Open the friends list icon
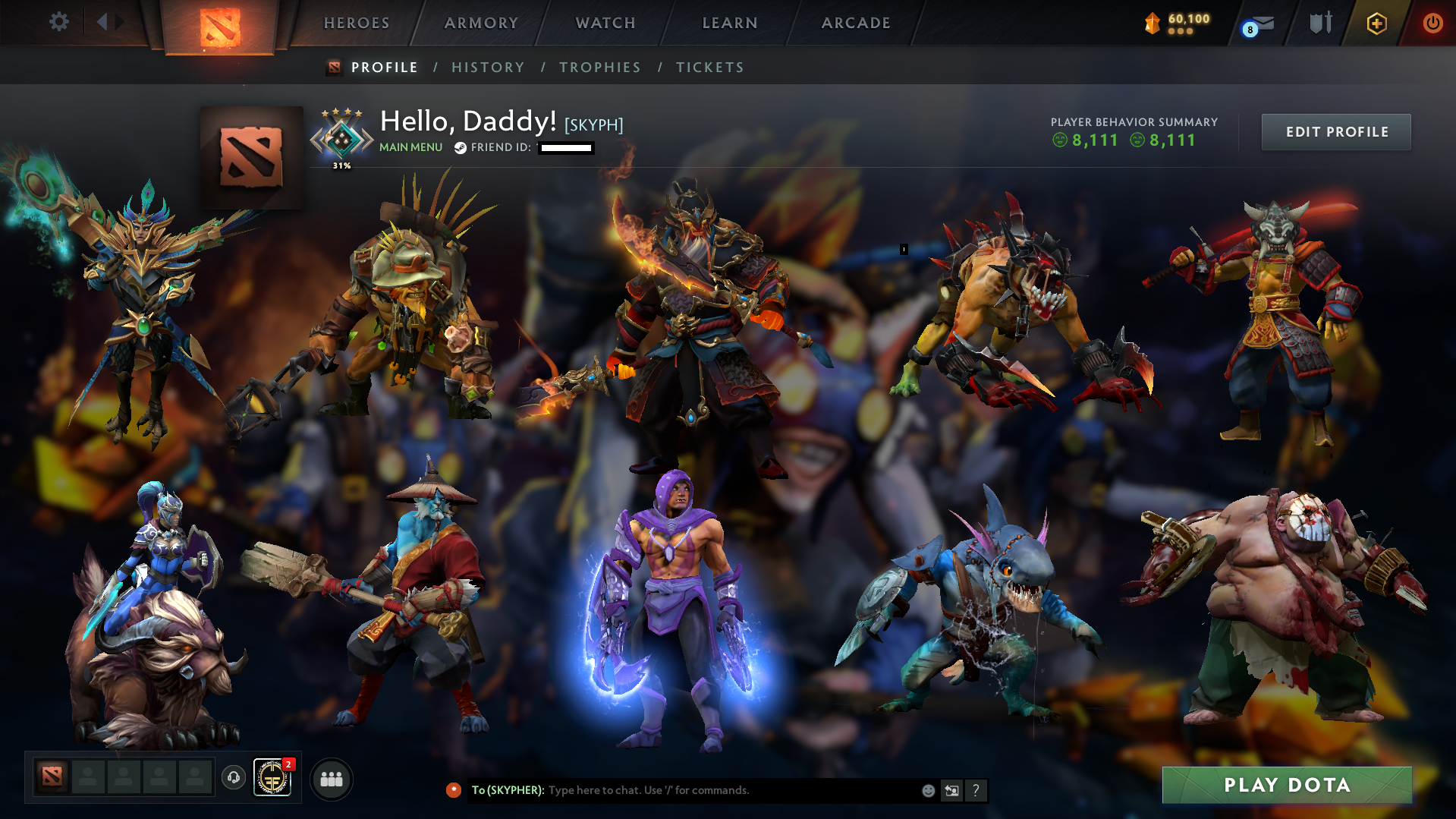This screenshot has height=819, width=1456. 330,778
